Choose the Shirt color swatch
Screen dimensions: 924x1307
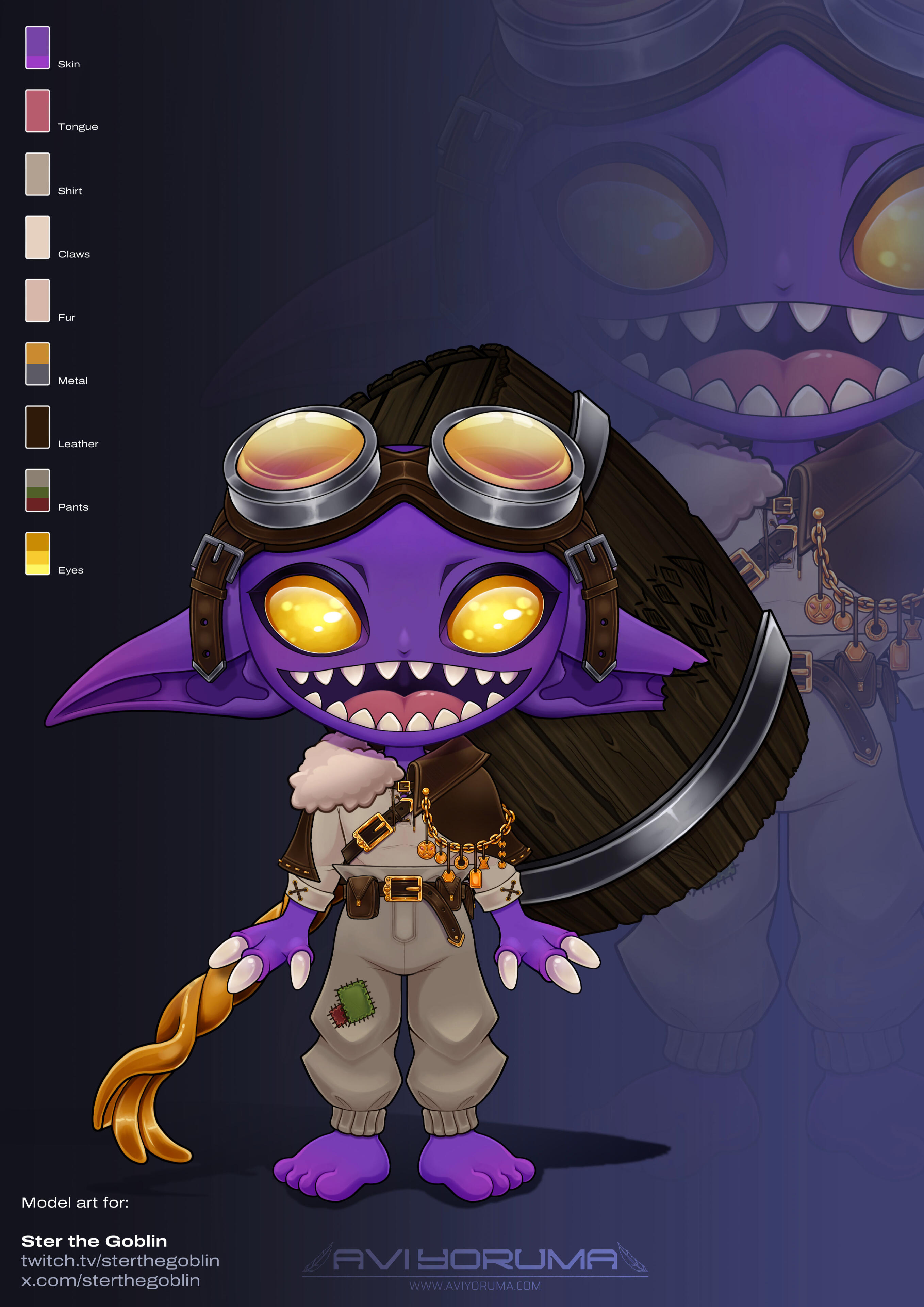(37, 174)
